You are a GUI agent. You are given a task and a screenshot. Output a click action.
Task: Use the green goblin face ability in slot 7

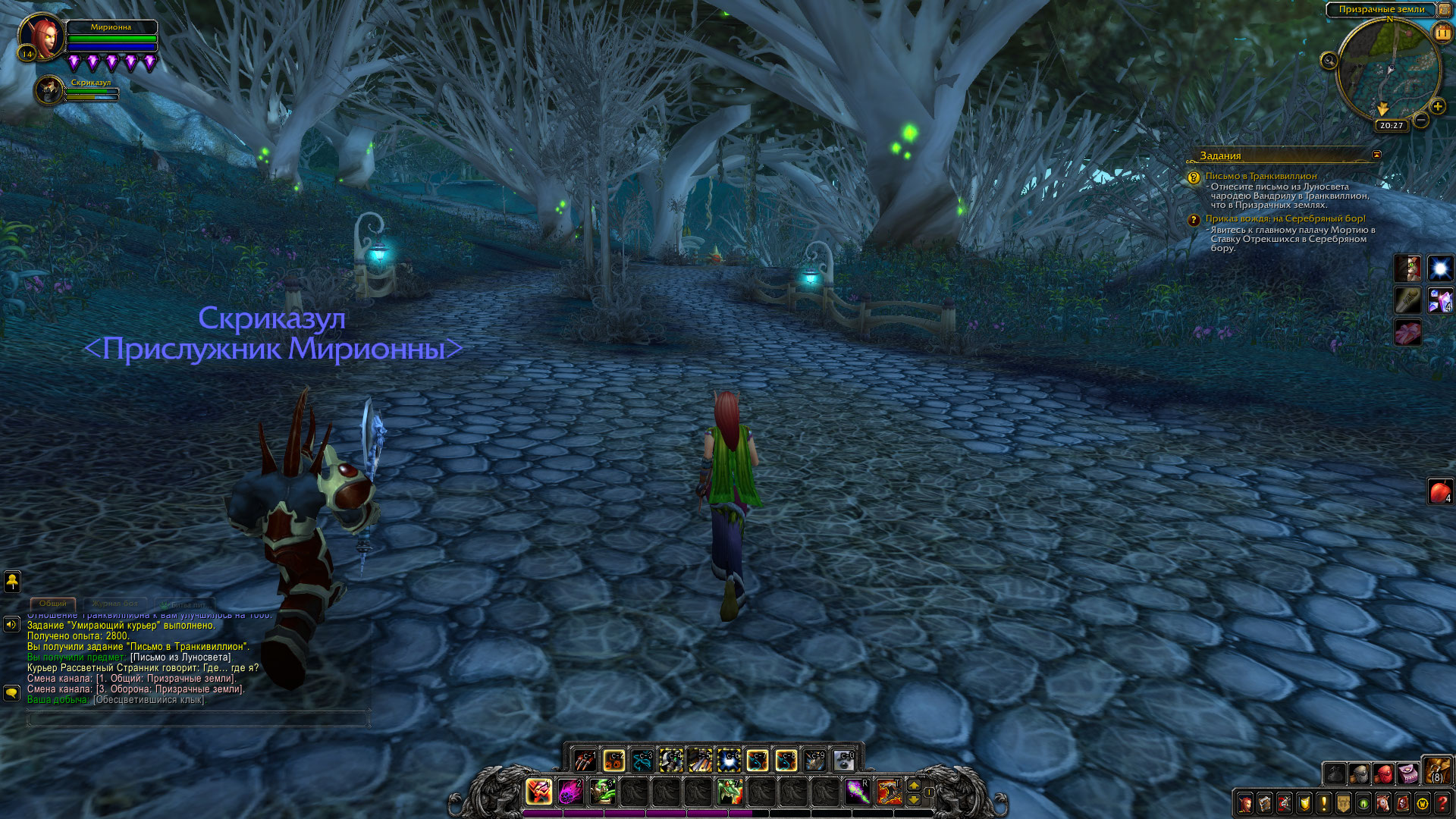730,792
